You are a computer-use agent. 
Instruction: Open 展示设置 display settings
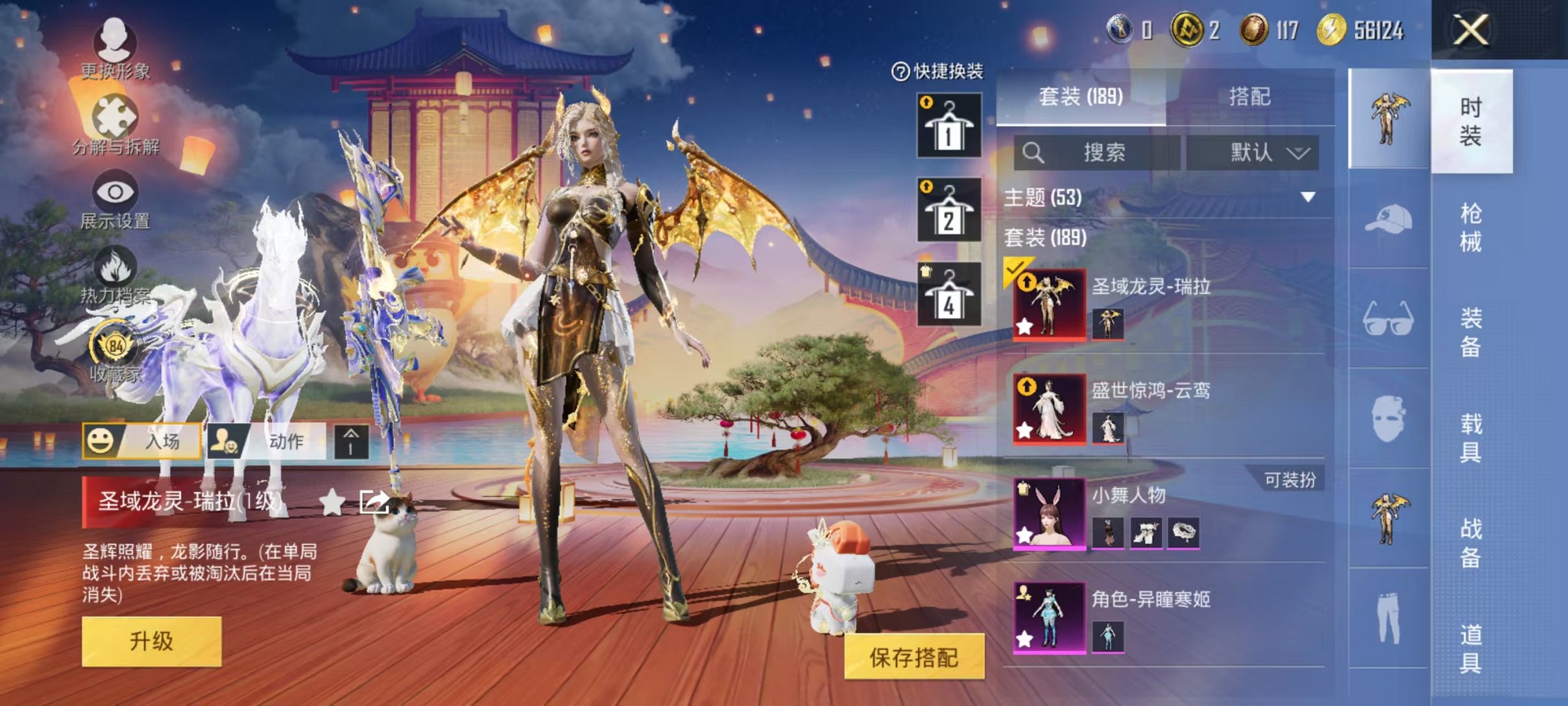(x=115, y=199)
